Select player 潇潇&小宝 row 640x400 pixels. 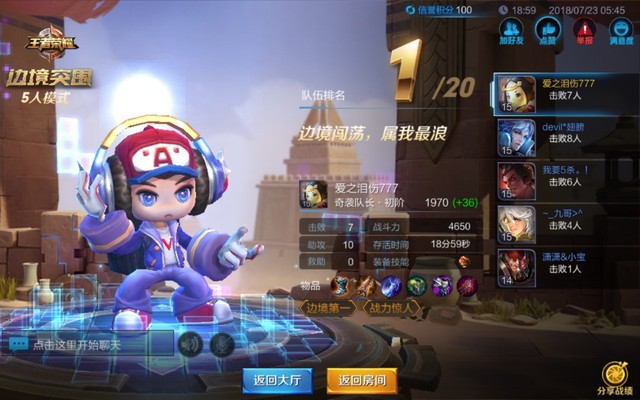(x=563, y=268)
